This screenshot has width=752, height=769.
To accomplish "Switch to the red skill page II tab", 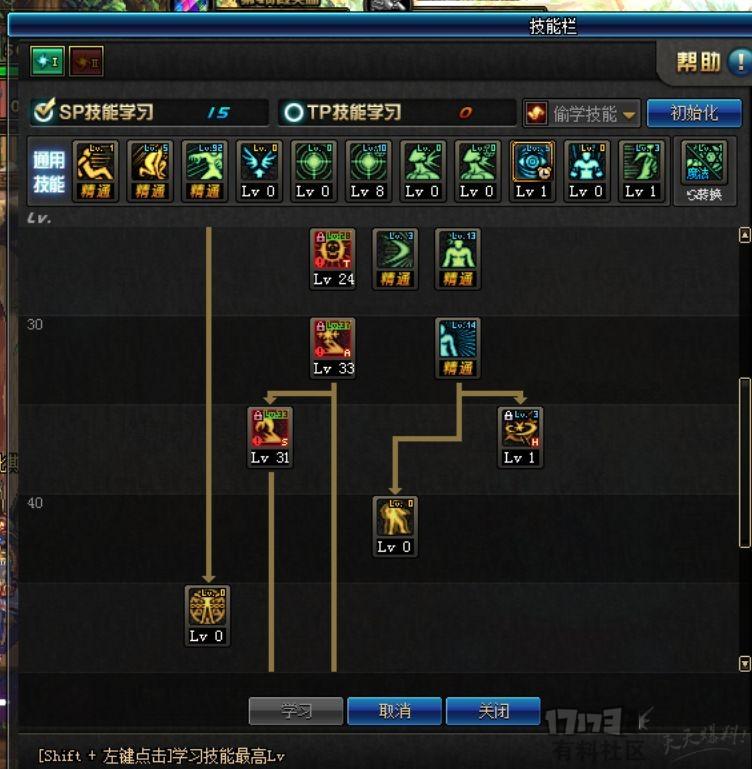I will click(86, 62).
